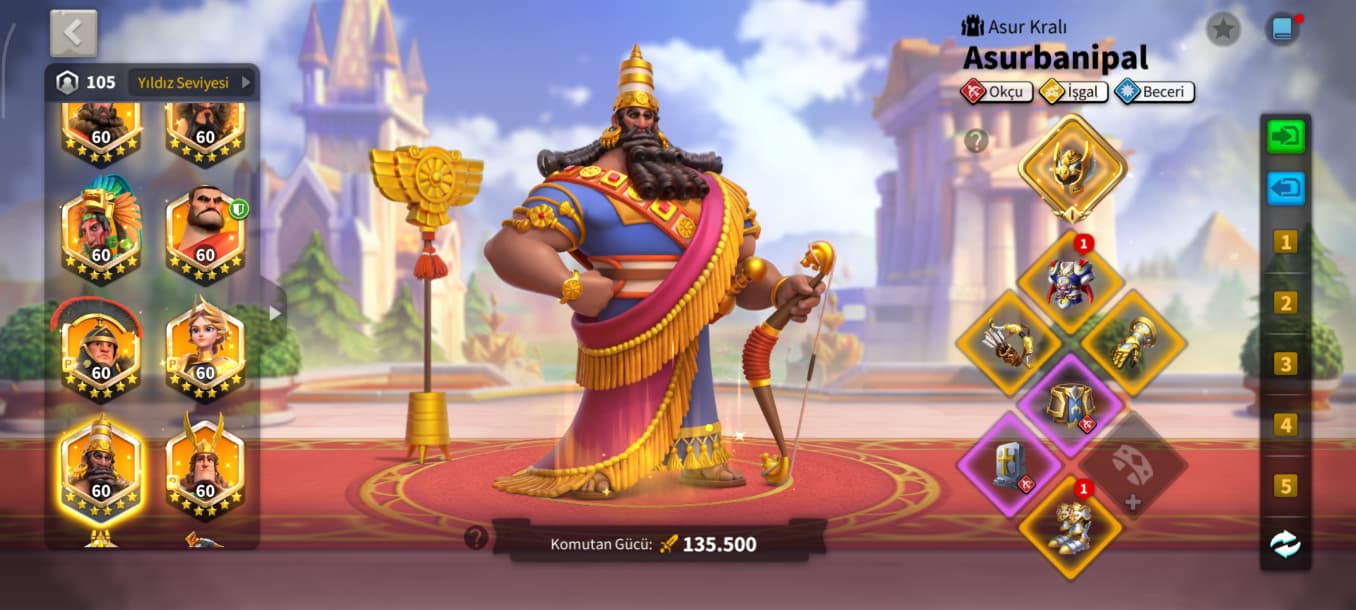This screenshot has width=1356, height=610.
Task: Select the armored boots equipment slot
Action: [x=1071, y=526]
